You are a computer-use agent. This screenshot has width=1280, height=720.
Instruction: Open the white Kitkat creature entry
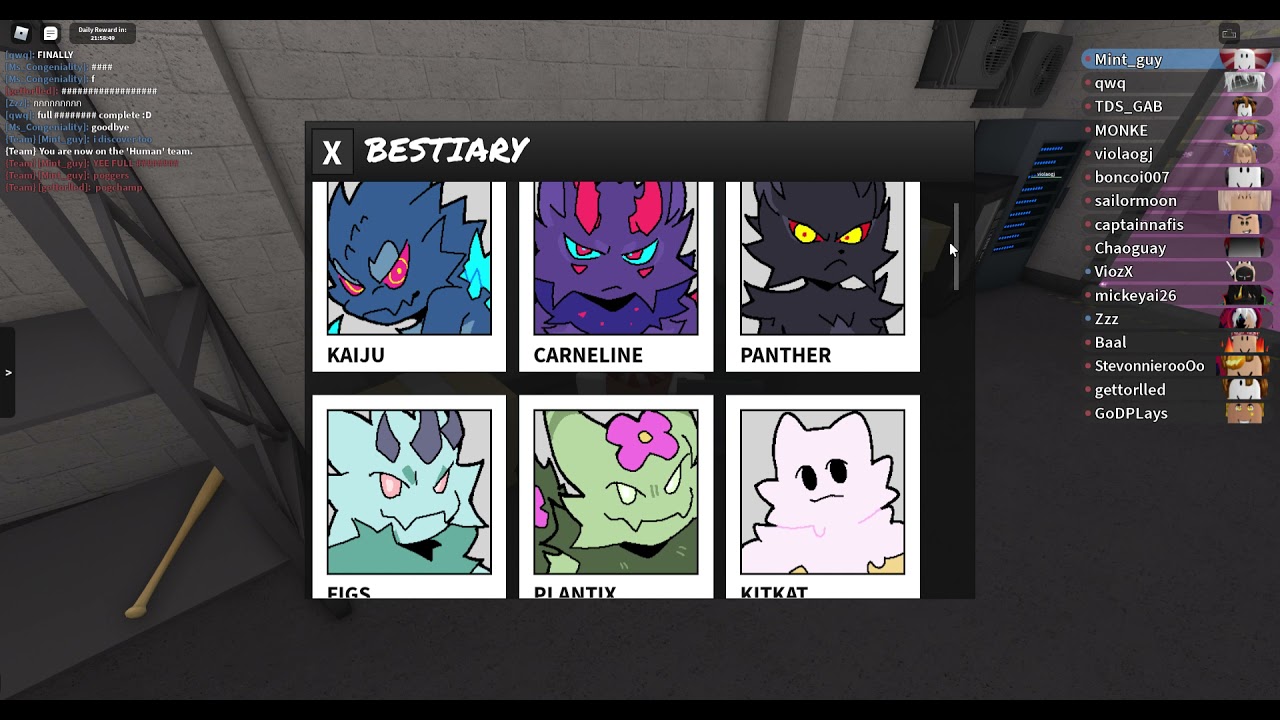click(x=822, y=495)
